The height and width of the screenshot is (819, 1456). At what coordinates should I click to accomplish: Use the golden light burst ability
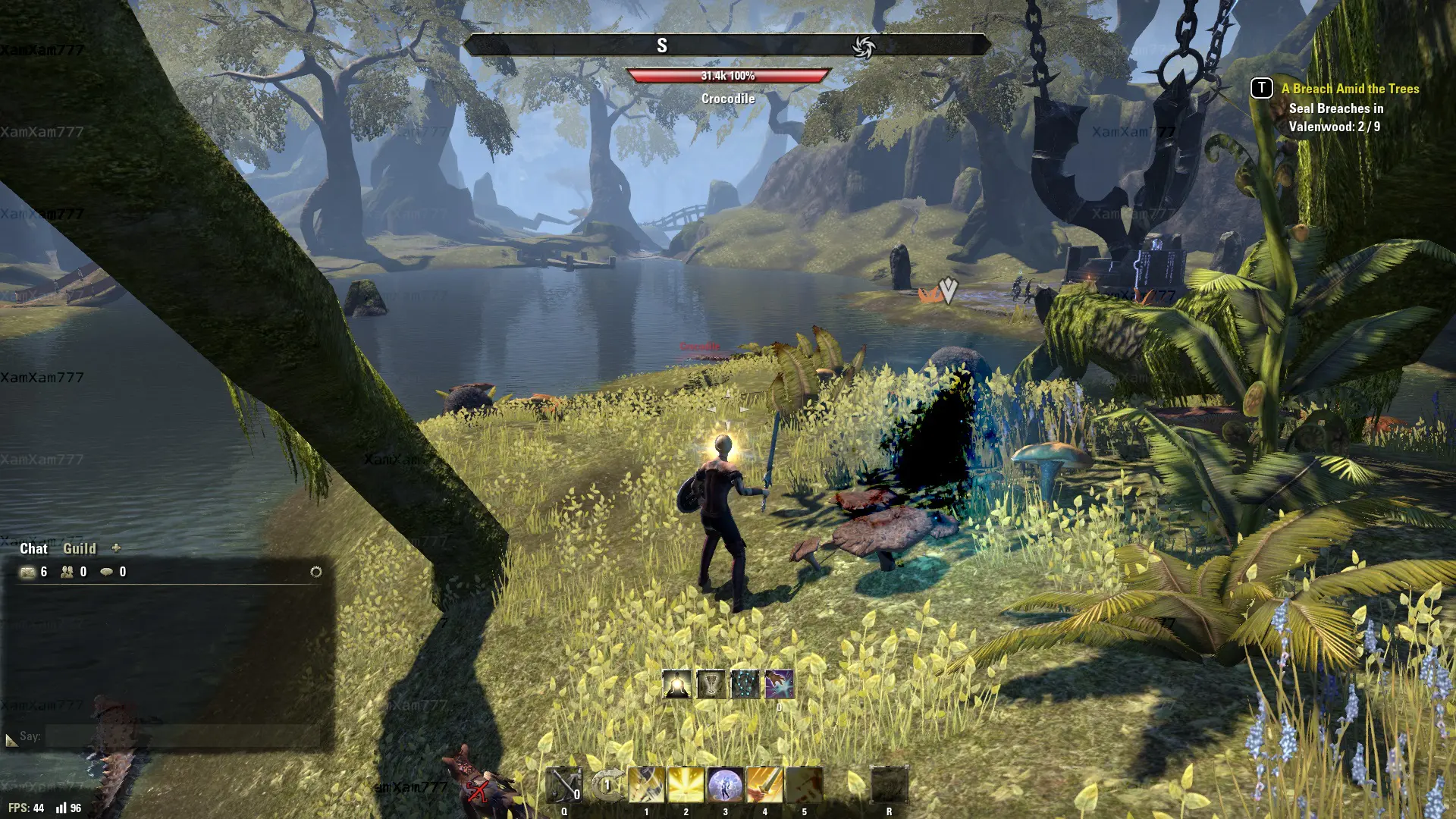pos(686,786)
